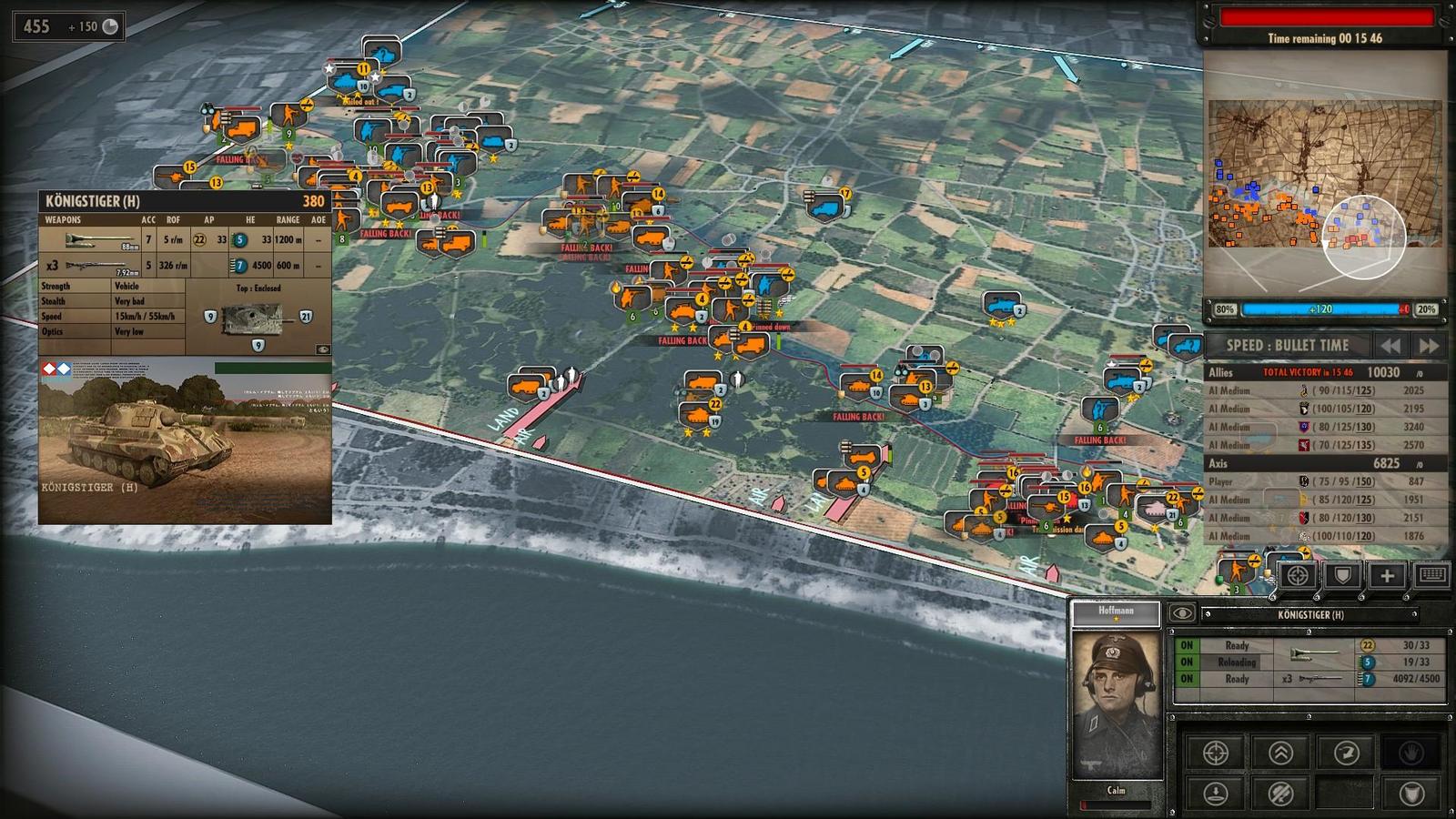Activate the fast-move double chevron order
This screenshot has height=819, width=1456.
pos(1281,753)
